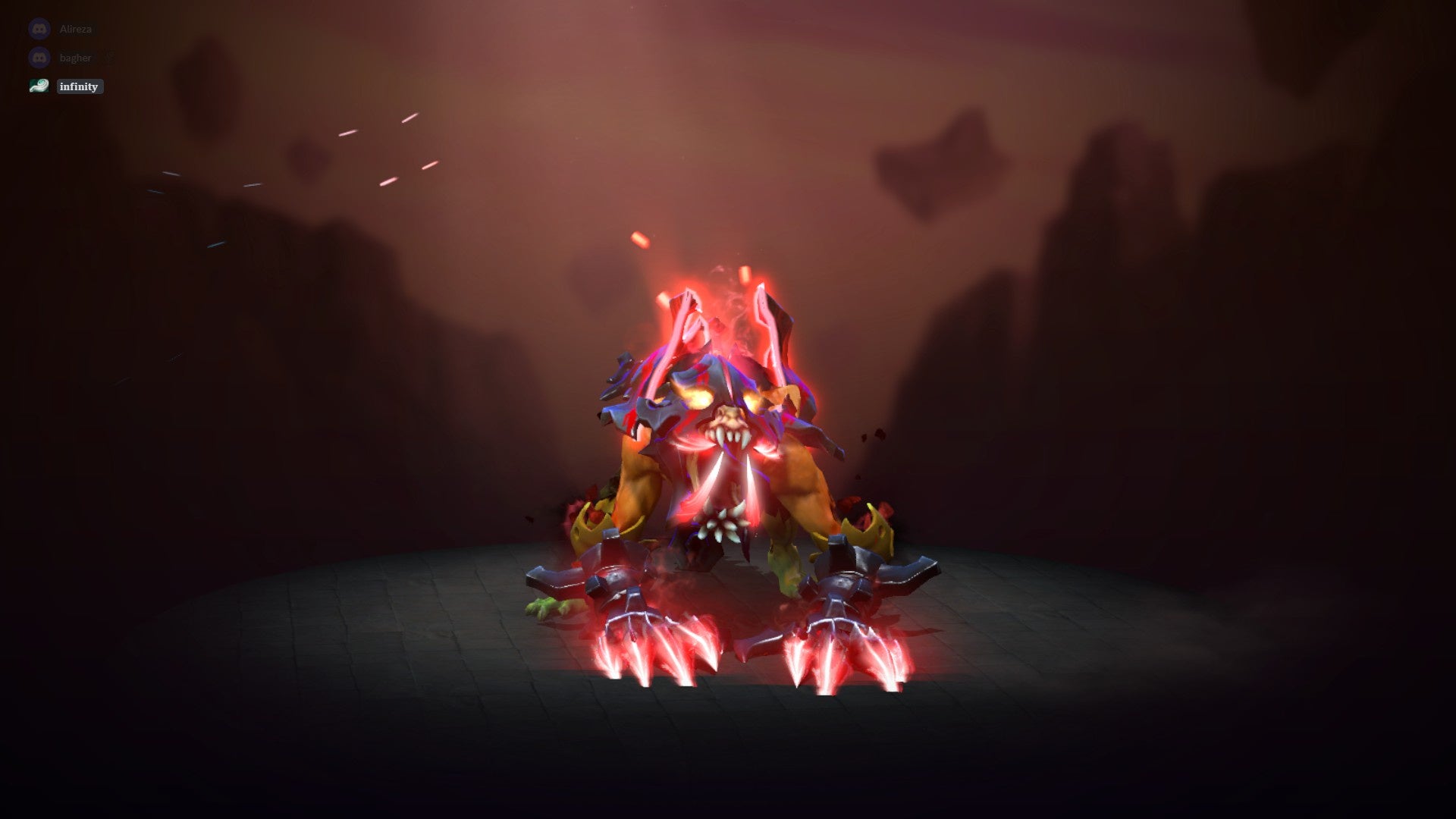Click the highlighted infinity nameplate
The image size is (1456, 819).
[x=78, y=86]
